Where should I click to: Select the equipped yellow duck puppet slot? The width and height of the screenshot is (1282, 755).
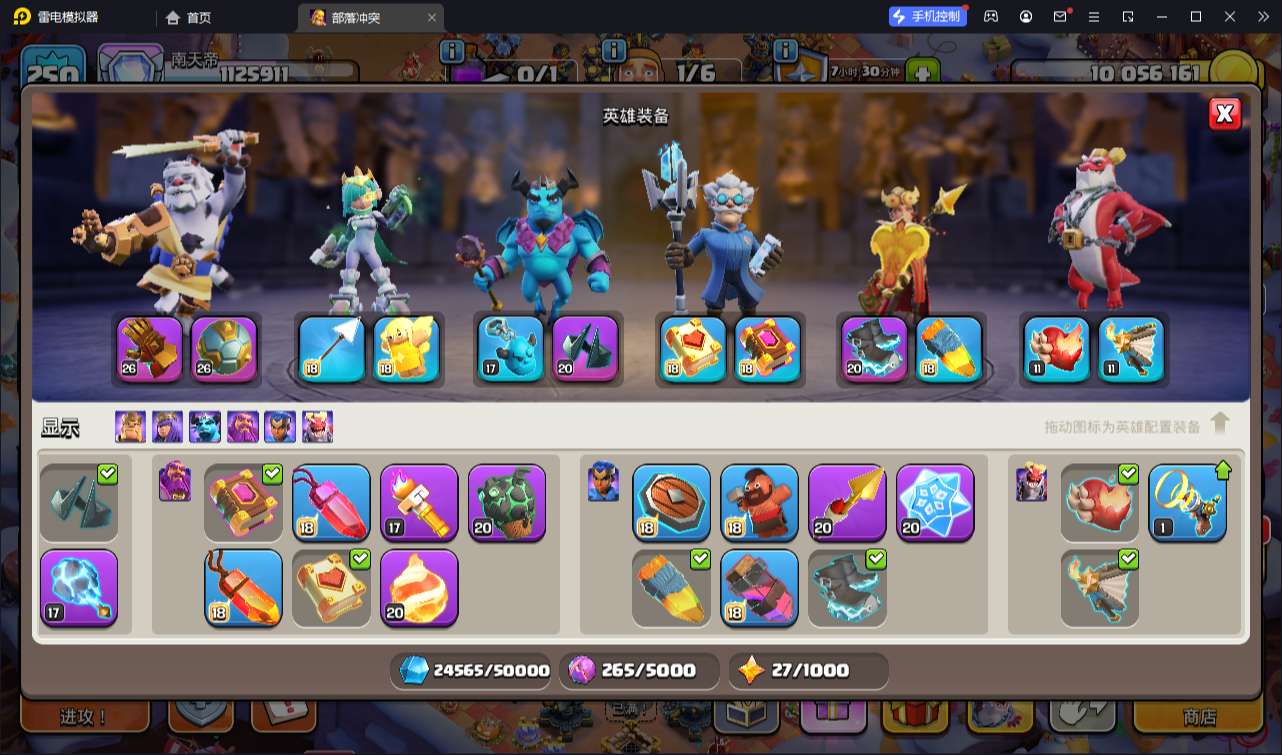tap(407, 349)
